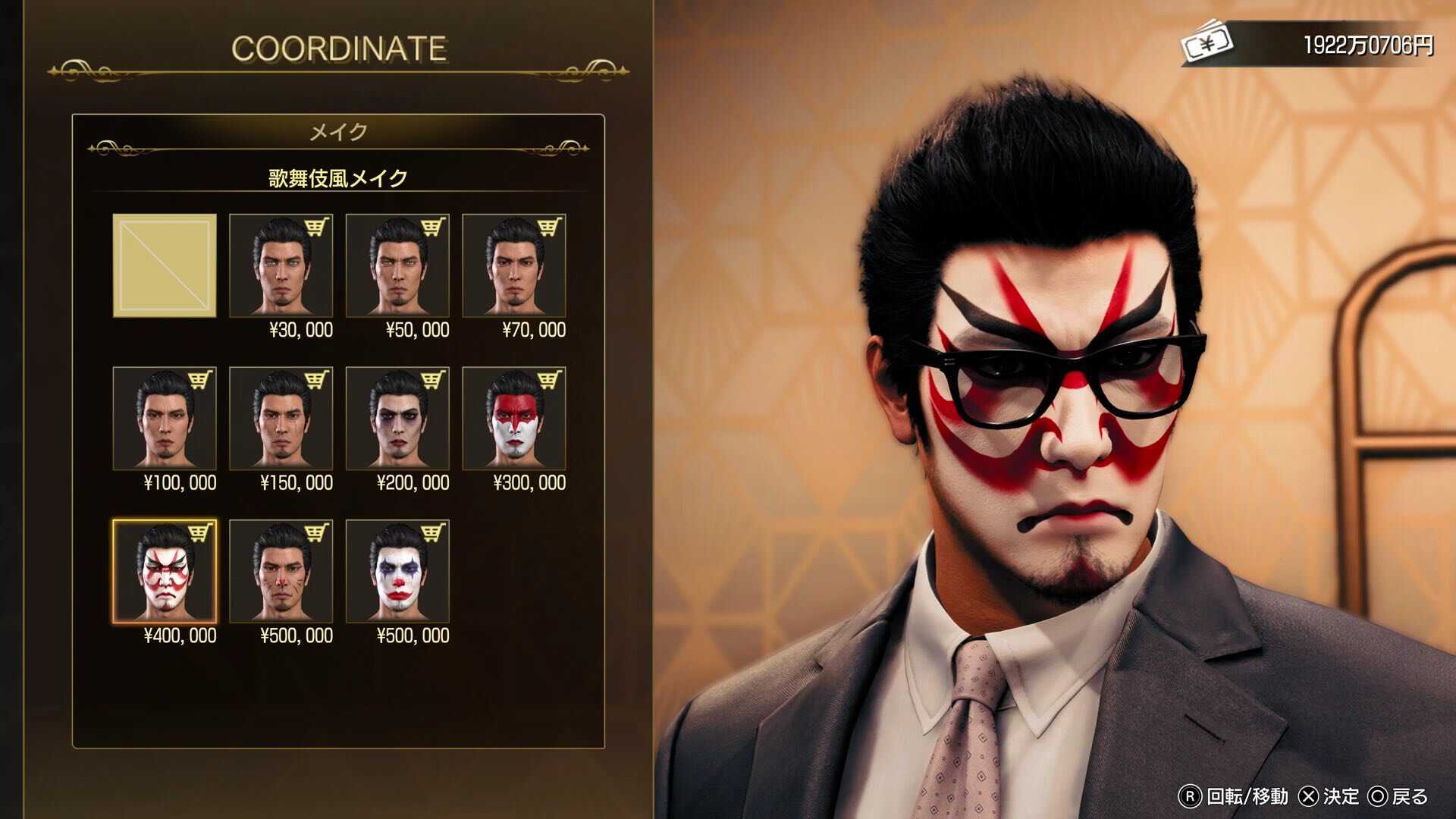
Task: Click the cart icon on the selected ¥400,000 makeup
Action: click(x=201, y=530)
